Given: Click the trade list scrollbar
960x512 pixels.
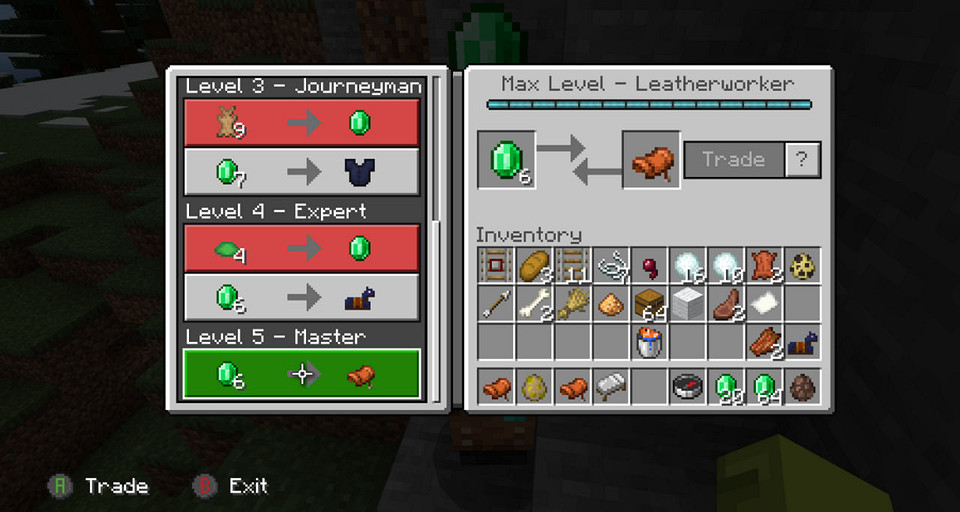Looking at the screenshot, I should pyautogui.click(x=435, y=150).
